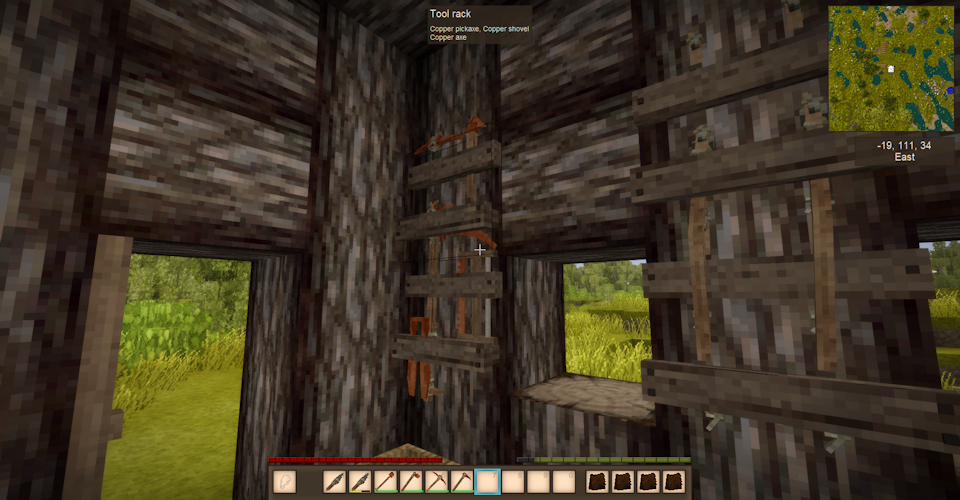Equip the copper shovel from the hotbar
This screenshot has width=960, height=500.
point(386,482)
